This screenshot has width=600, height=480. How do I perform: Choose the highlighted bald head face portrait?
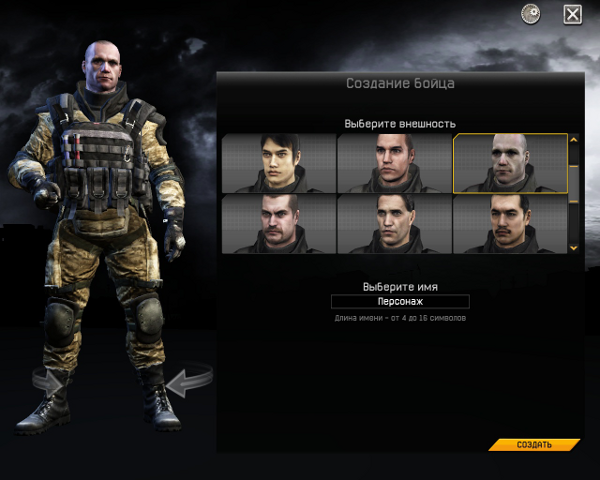tap(510, 163)
